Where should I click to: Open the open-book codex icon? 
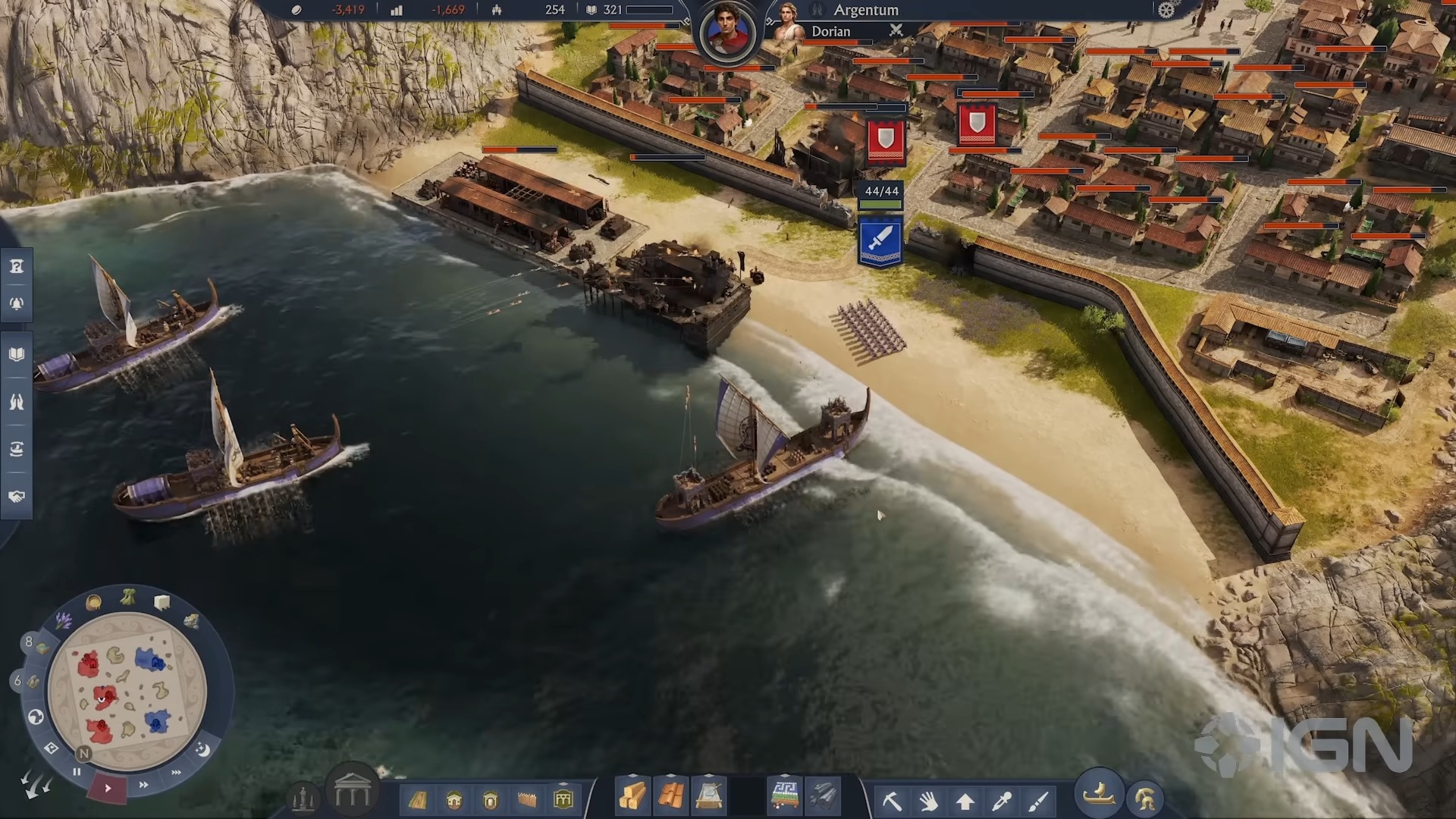point(17,354)
